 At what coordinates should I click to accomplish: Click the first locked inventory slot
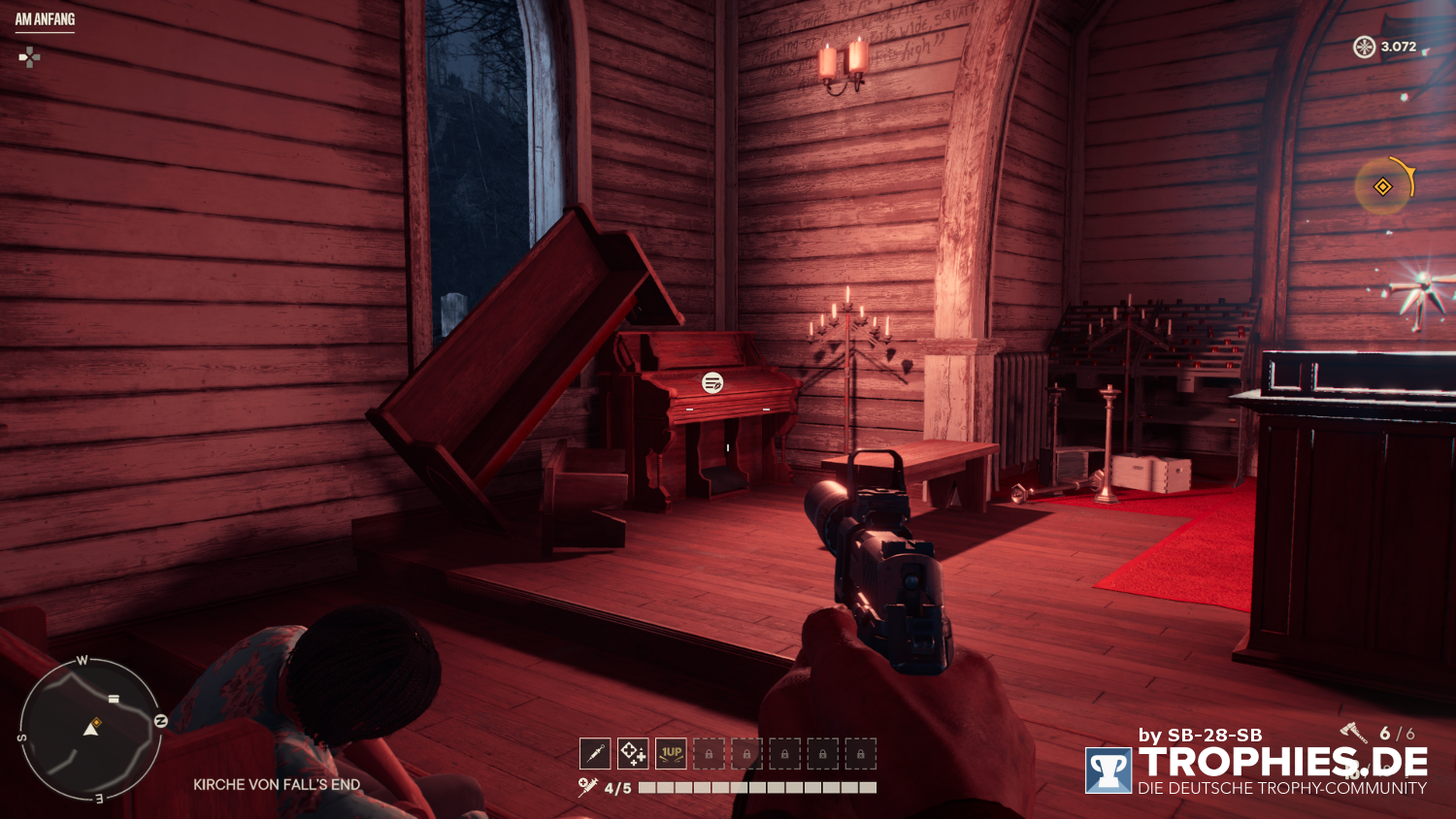coord(709,753)
